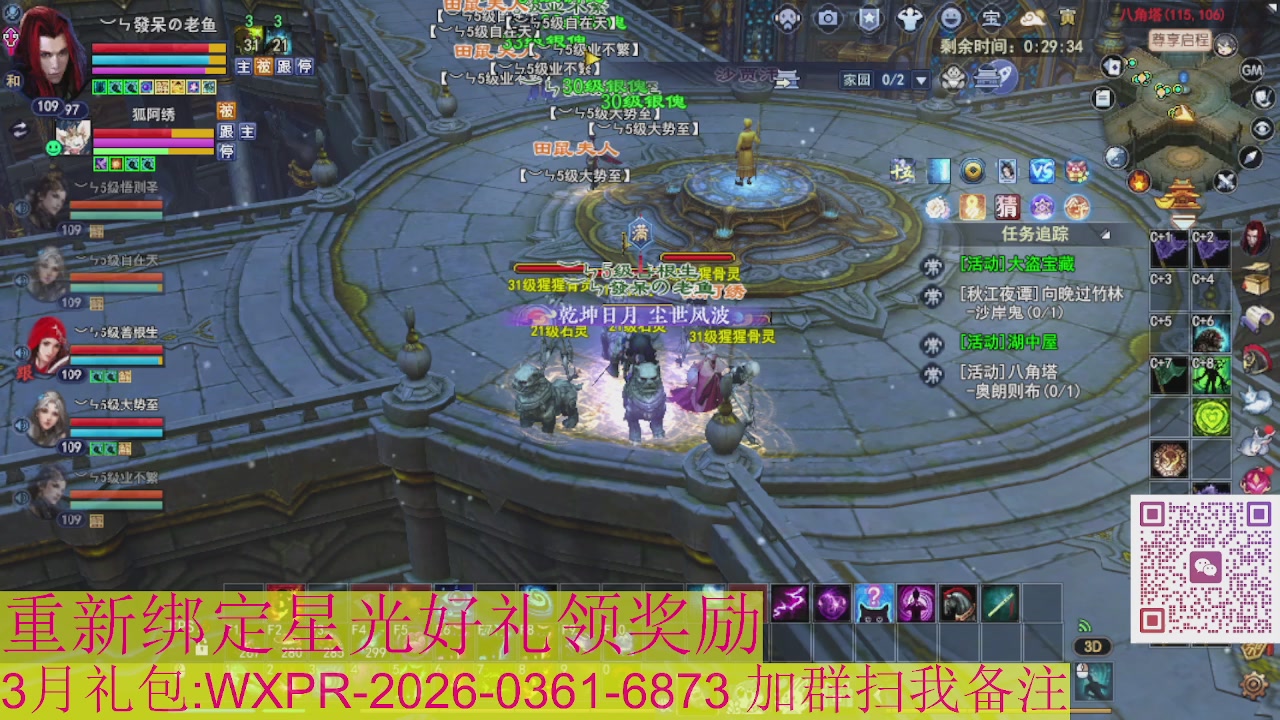Open the screenshot camera icon at top
The width and height of the screenshot is (1280, 720).
click(827, 18)
